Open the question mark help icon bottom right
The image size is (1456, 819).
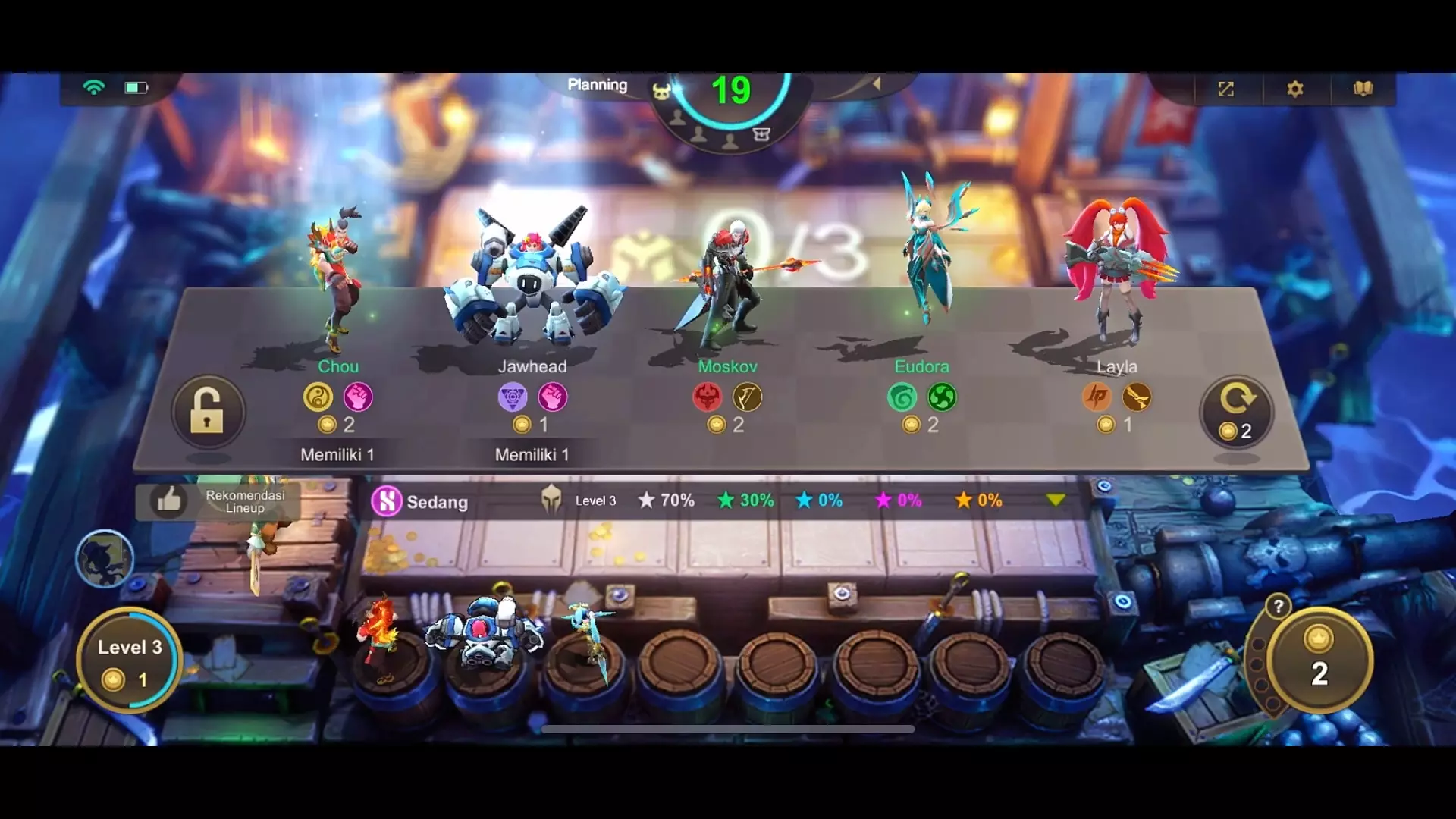click(x=1277, y=607)
